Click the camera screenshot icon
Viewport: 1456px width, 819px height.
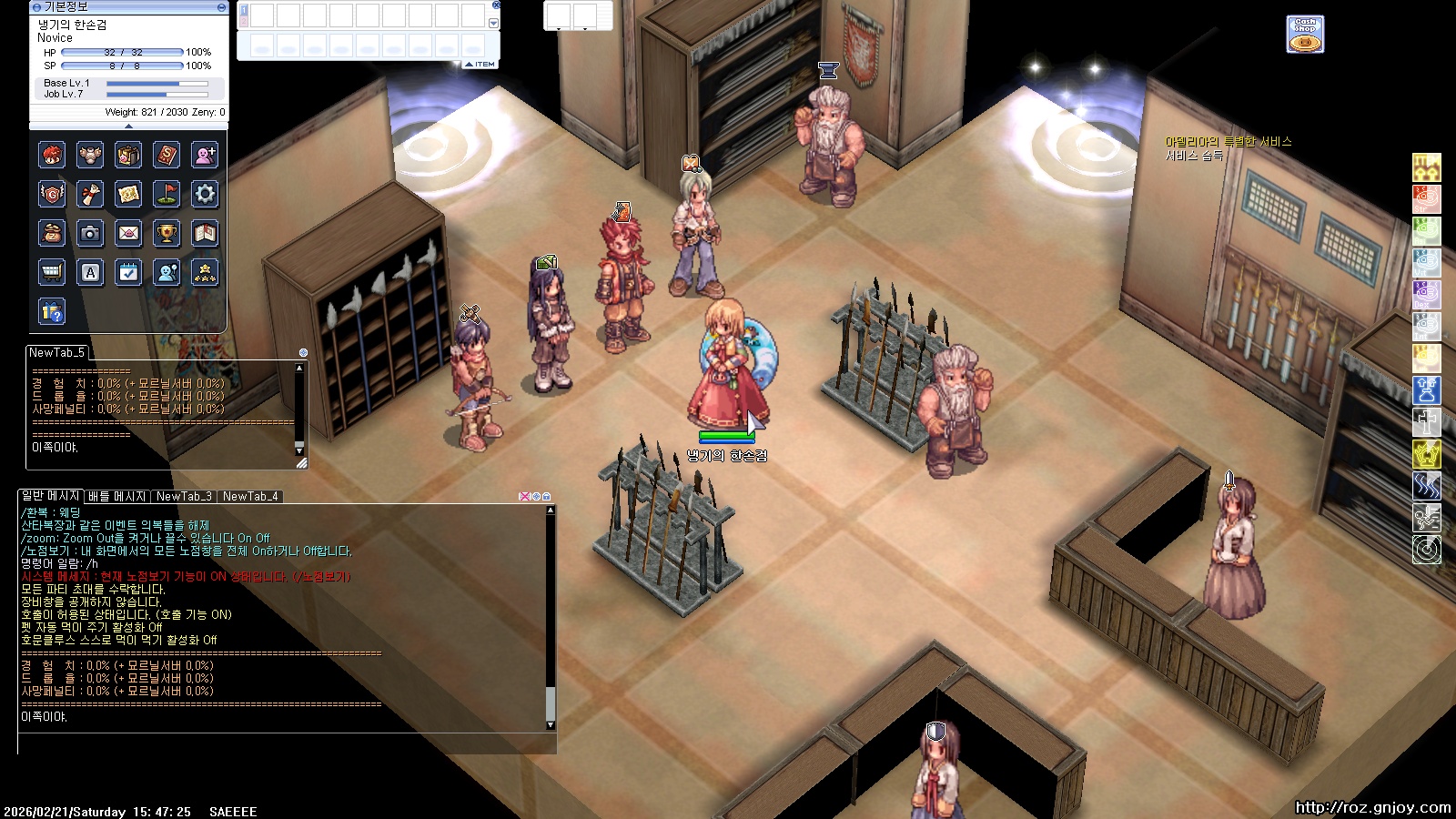tap(90, 233)
